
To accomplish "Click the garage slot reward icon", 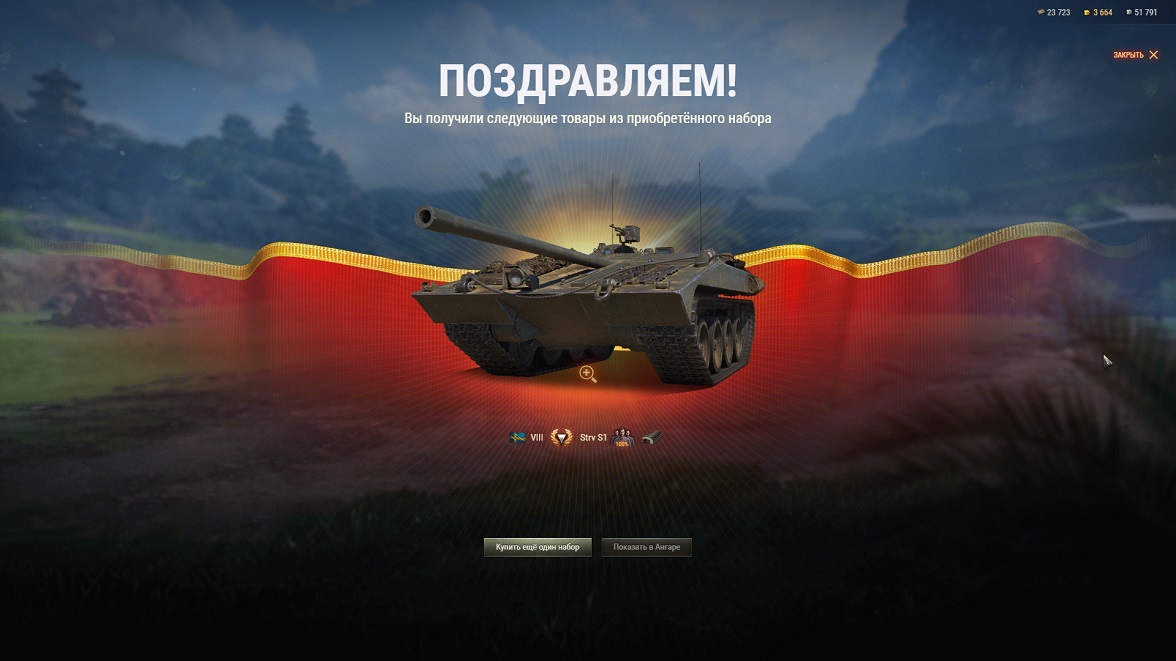I will click(x=651, y=437).
